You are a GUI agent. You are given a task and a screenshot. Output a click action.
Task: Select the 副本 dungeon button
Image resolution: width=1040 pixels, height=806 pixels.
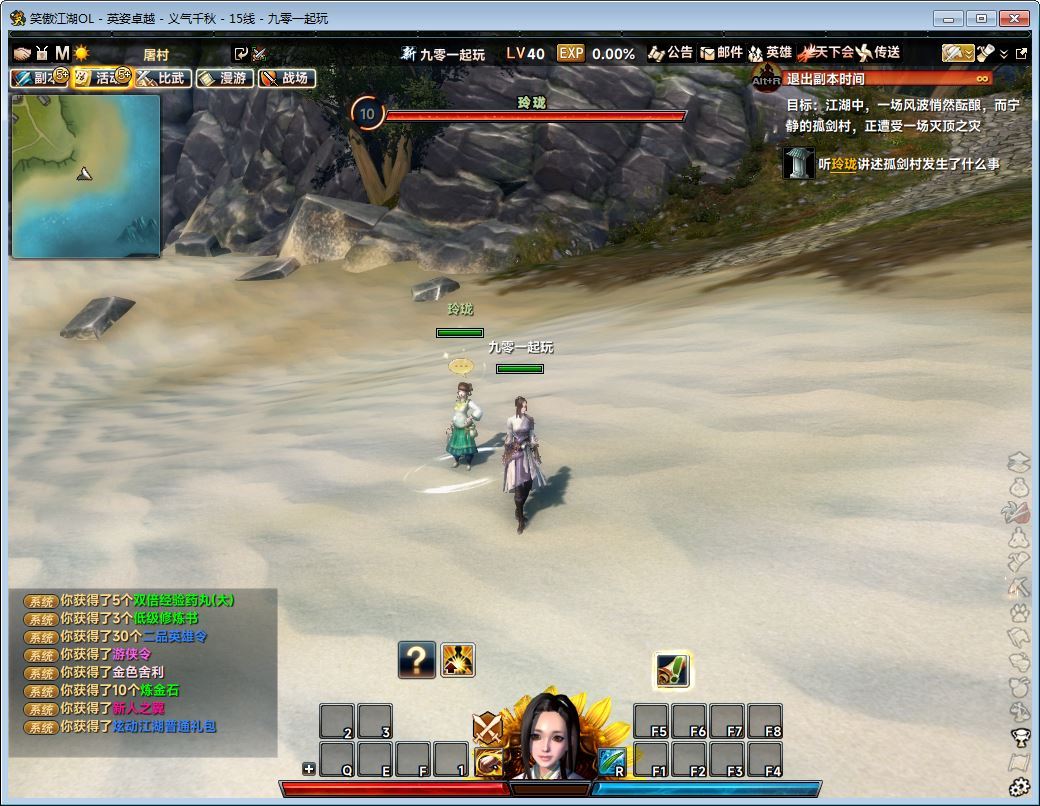pyautogui.click(x=39, y=78)
